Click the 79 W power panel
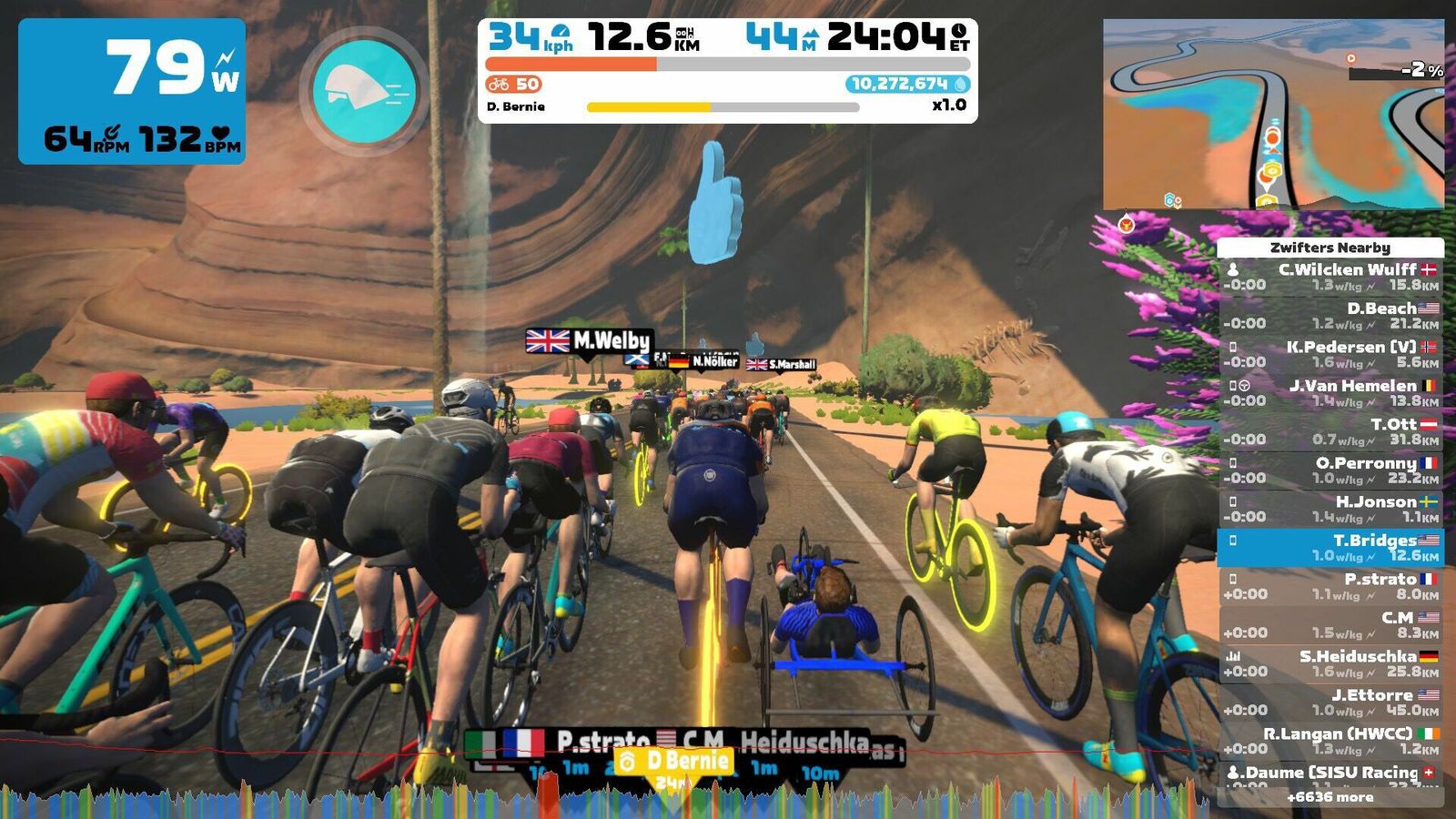Viewport: 1456px width, 819px height. tap(132, 91)
